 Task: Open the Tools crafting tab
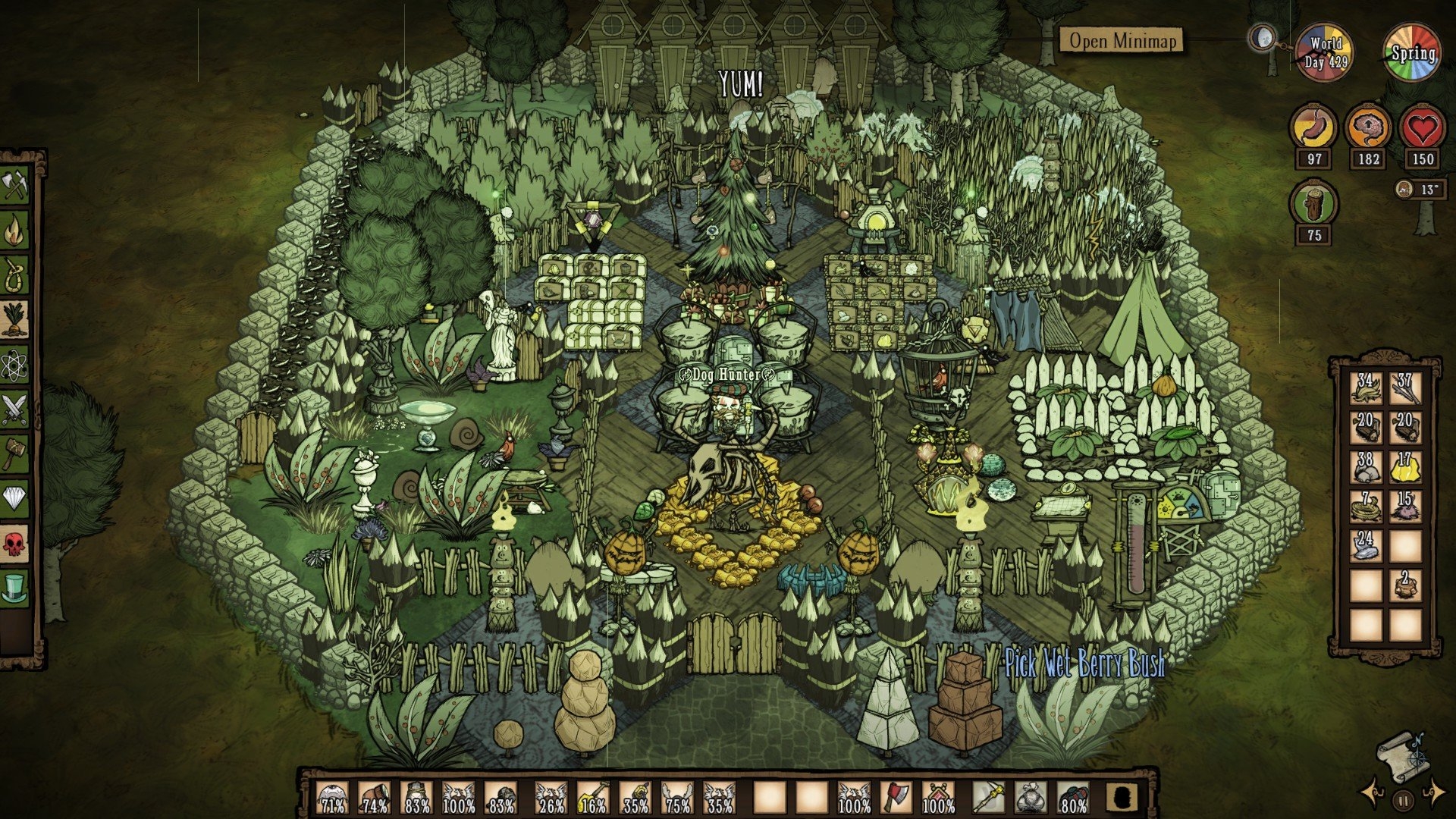15,187
